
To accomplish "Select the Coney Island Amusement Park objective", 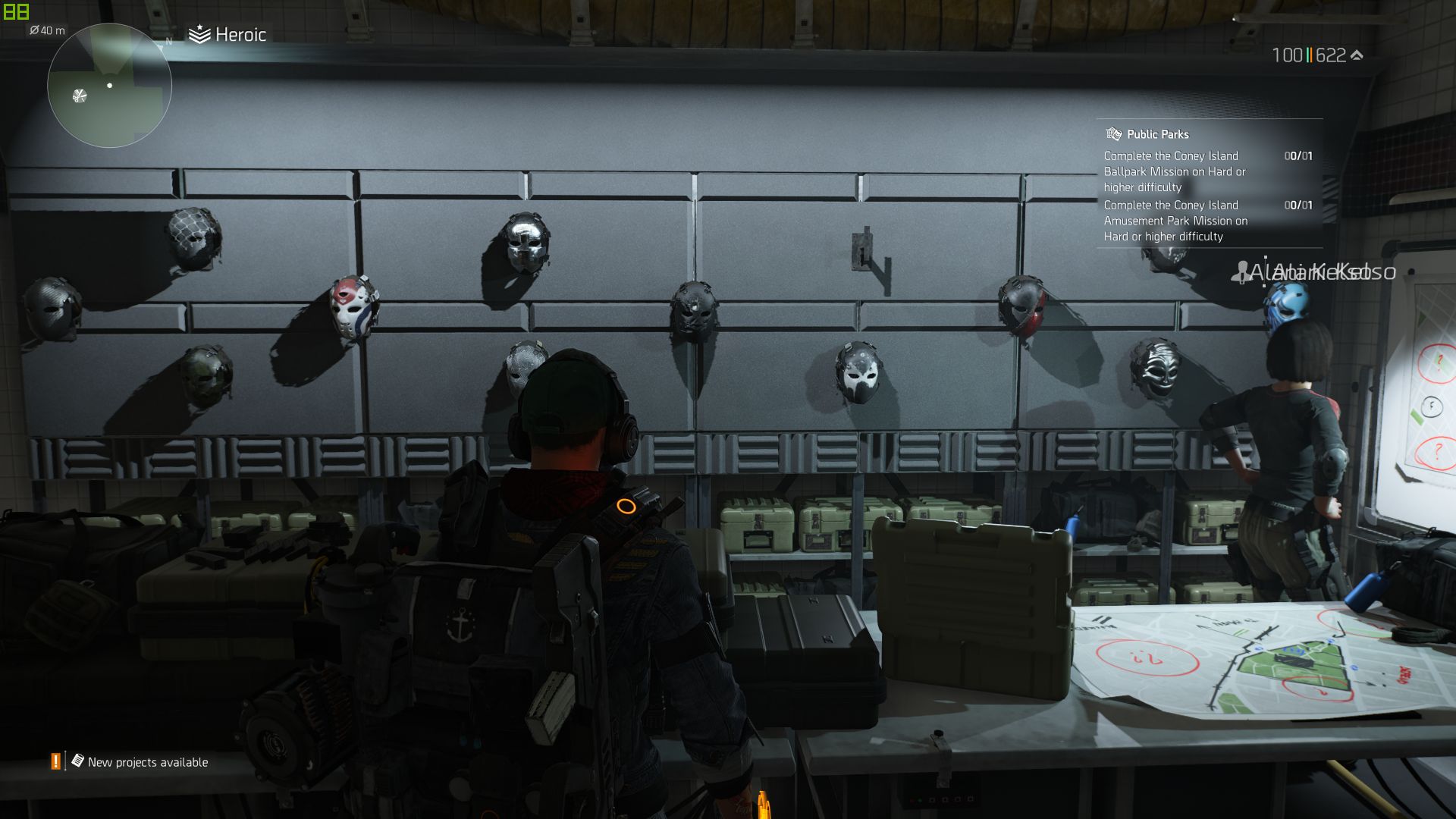I will (1175, 221).
